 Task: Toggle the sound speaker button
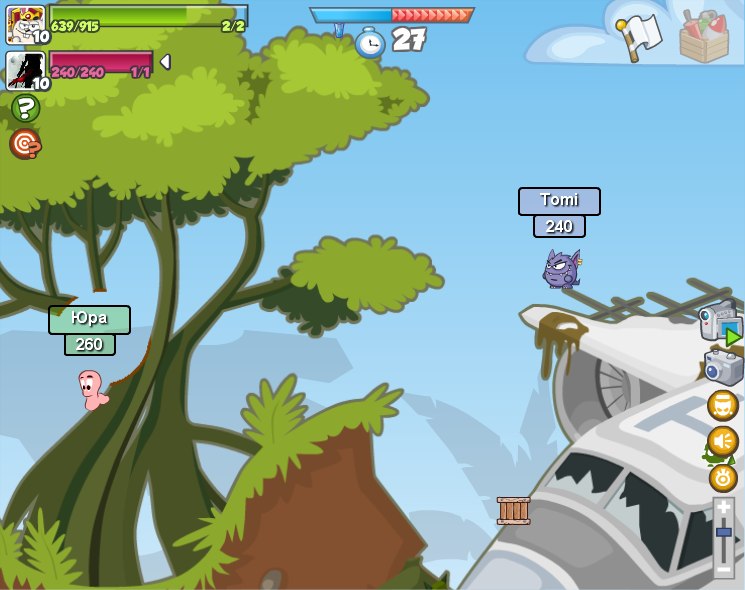pos(723,441)
